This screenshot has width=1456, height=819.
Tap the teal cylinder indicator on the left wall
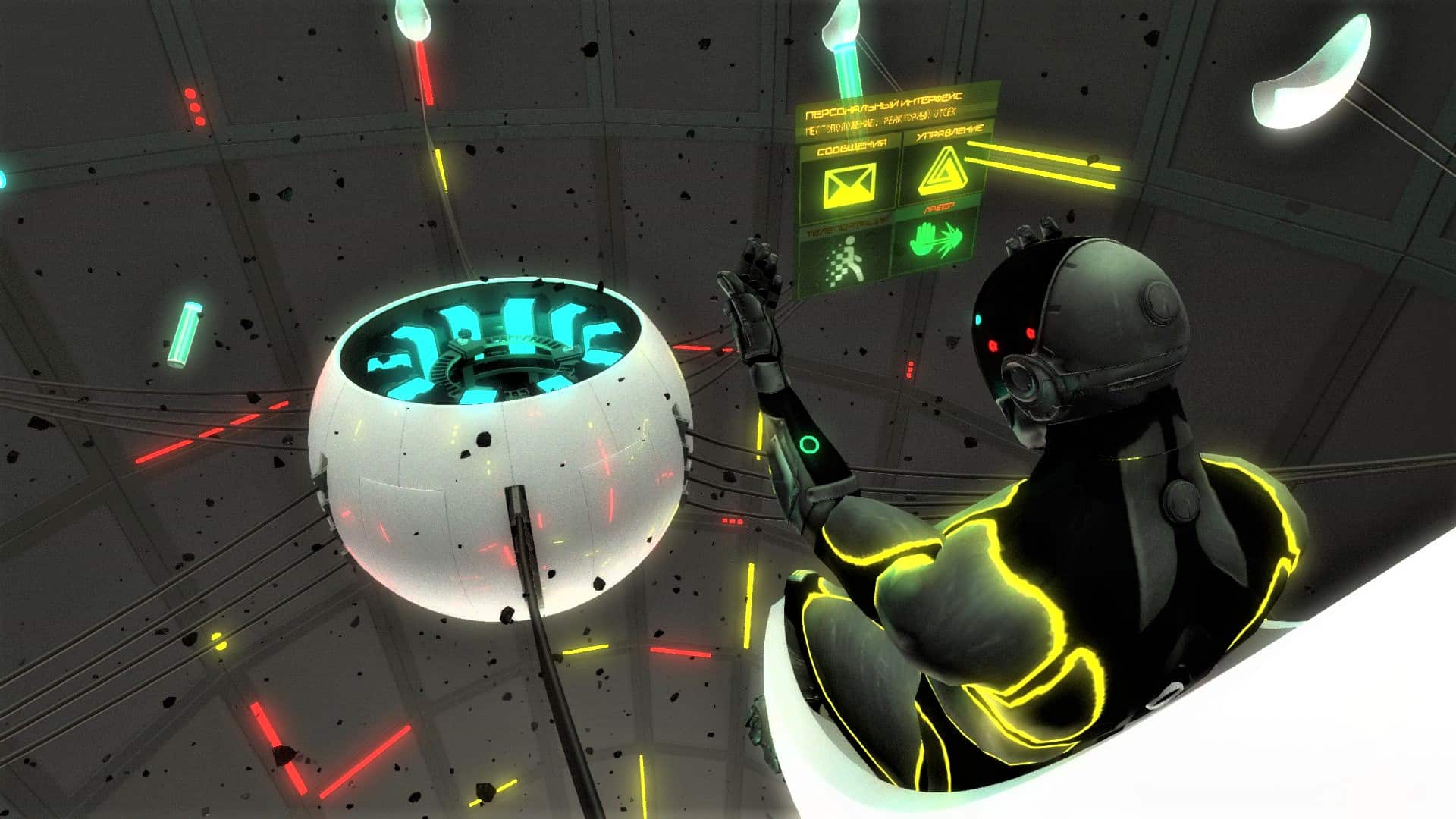tap(186, 334)
